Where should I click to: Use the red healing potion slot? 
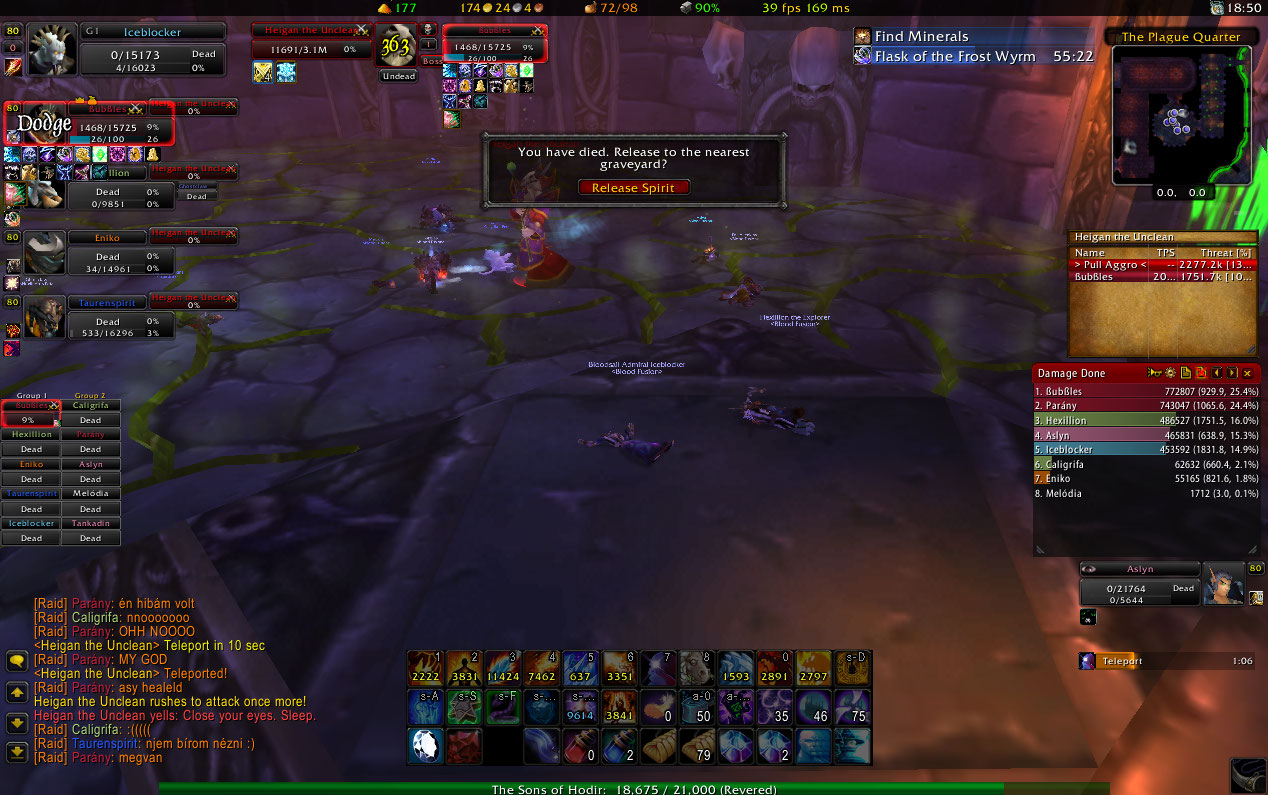pos(580,745)
